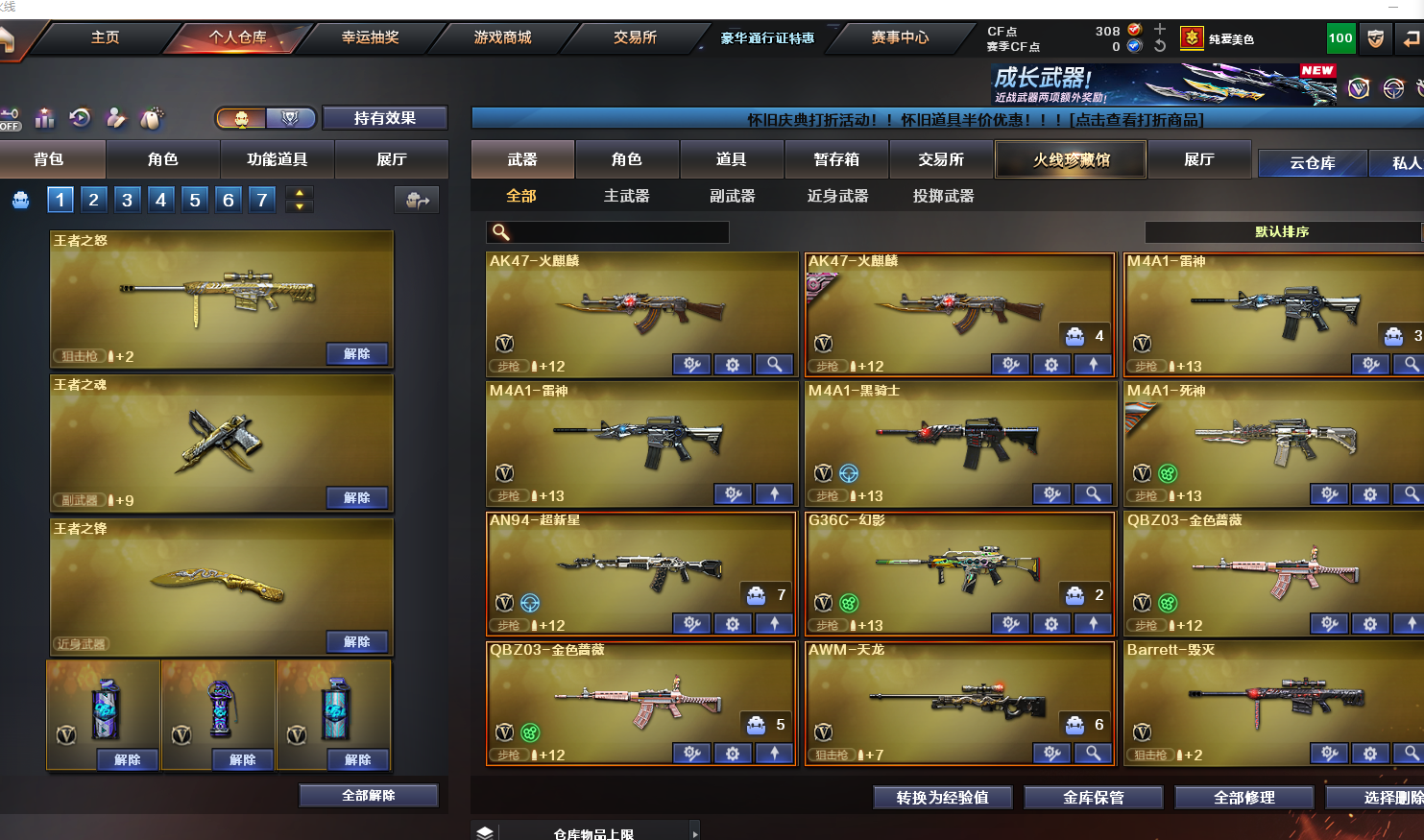Switch to the 功能道具 tab
1424x840 pixels.
[x=277, y=159]
